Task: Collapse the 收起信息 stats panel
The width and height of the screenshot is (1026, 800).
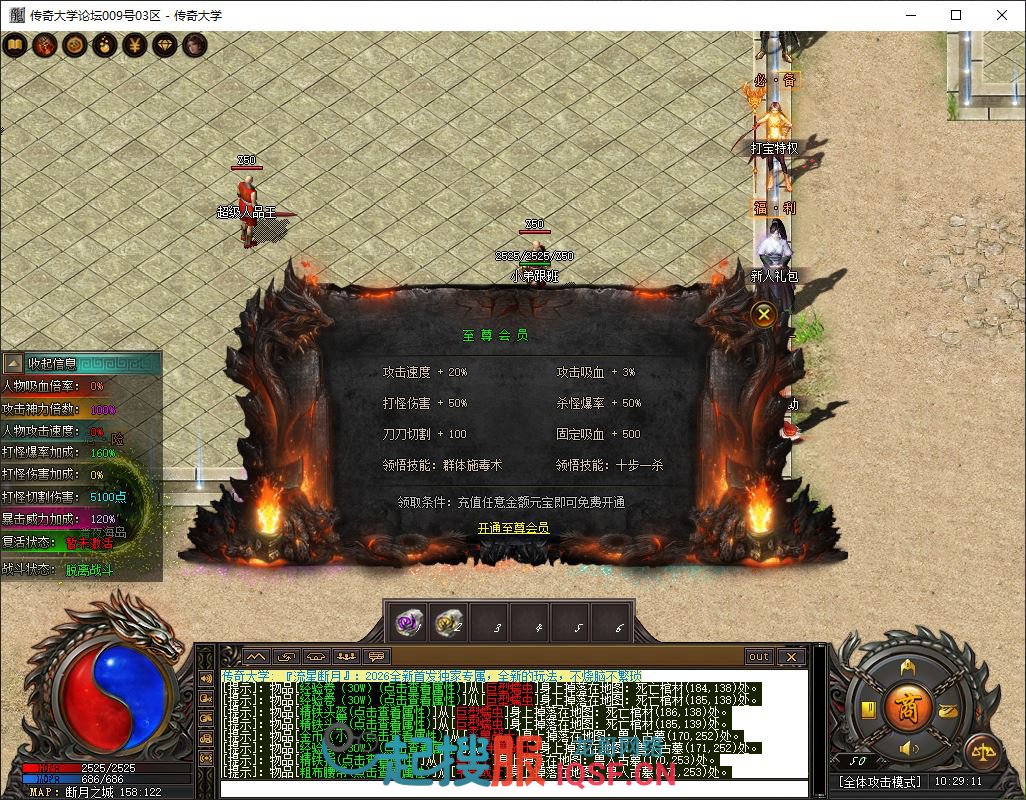Action: [13, 363]
